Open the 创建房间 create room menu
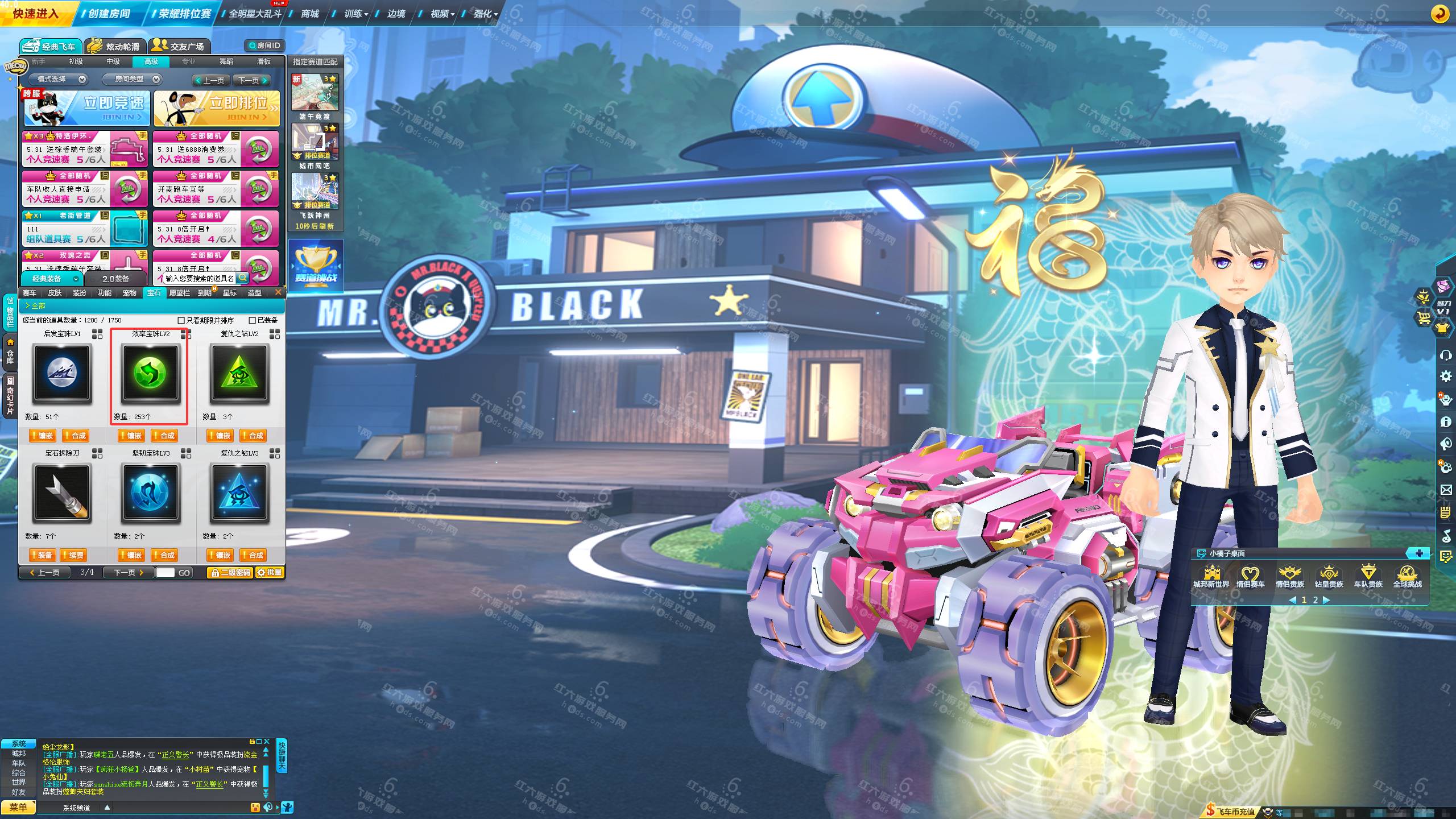The image size is (1456, 819). pyautogui.click(x=108, y=13)
